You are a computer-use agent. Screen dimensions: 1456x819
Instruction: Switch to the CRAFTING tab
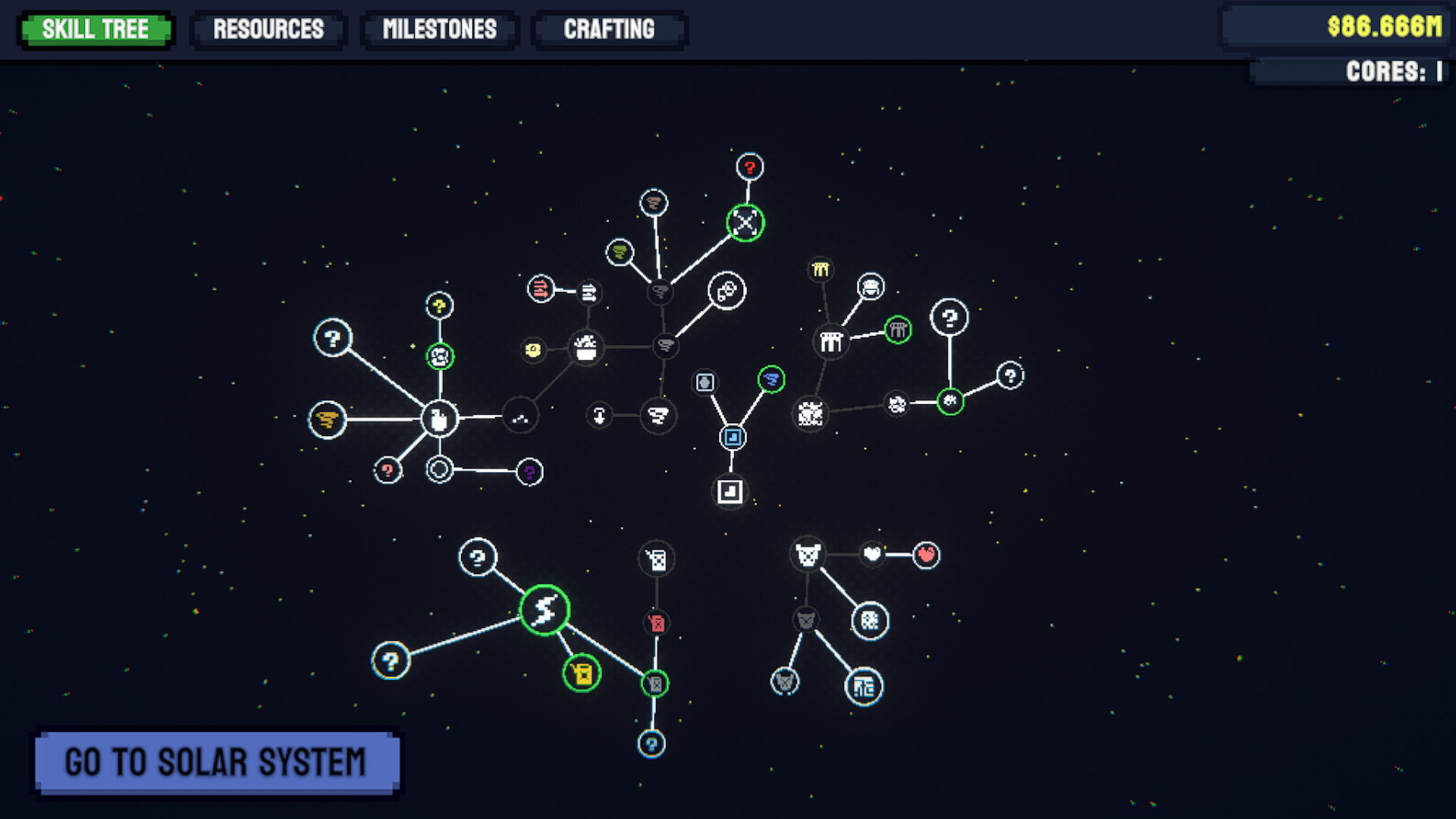(x=609, y=30)
